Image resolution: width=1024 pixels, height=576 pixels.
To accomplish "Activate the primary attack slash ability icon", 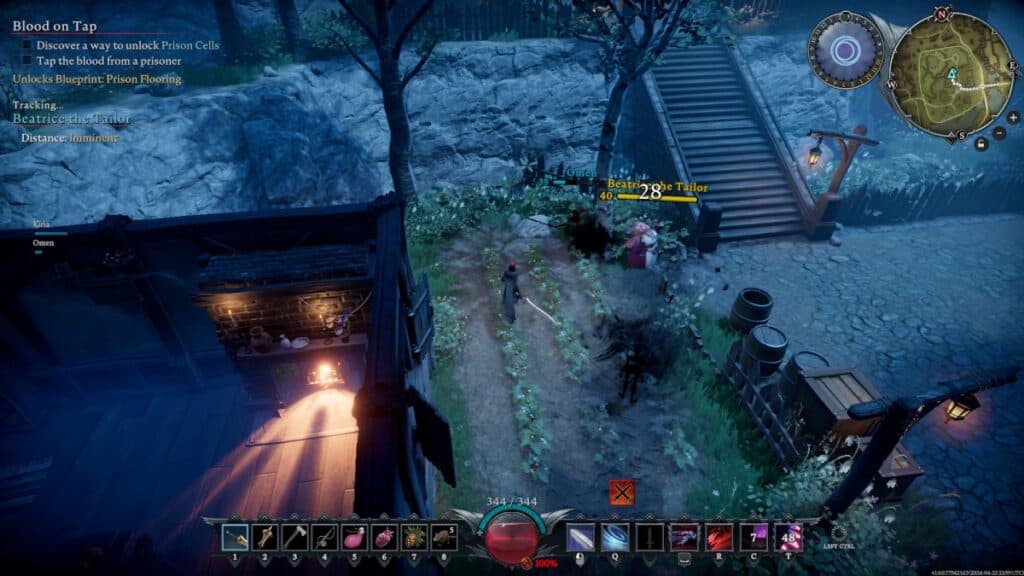I will coord(581,537).
